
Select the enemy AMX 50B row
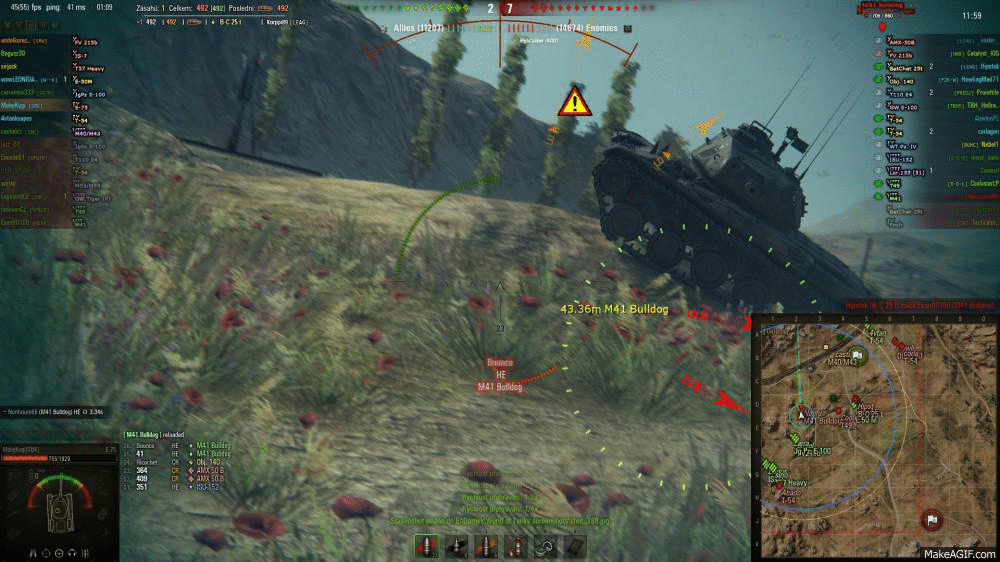pos(930,43)
